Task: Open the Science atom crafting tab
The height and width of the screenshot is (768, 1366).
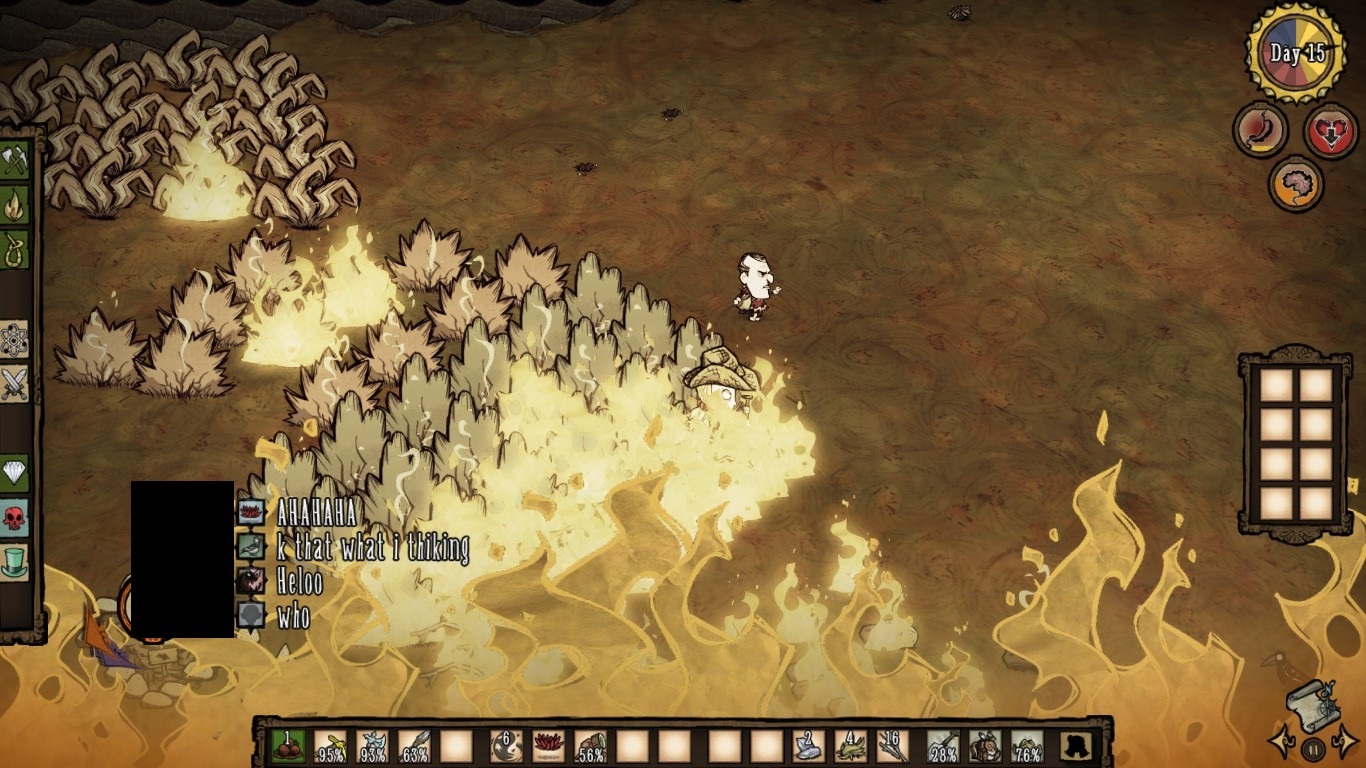Action: tap(14, 340)
